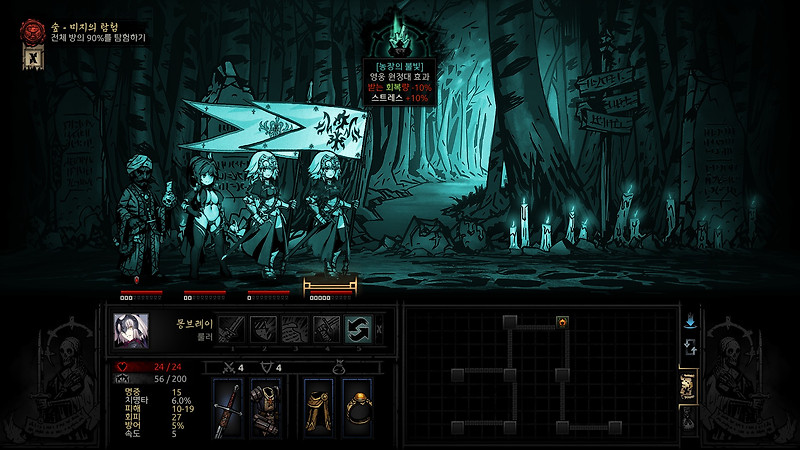Inspect the armor equipment slot
Viewport: 800px width, 450px height.
click(x=265, y=407)
